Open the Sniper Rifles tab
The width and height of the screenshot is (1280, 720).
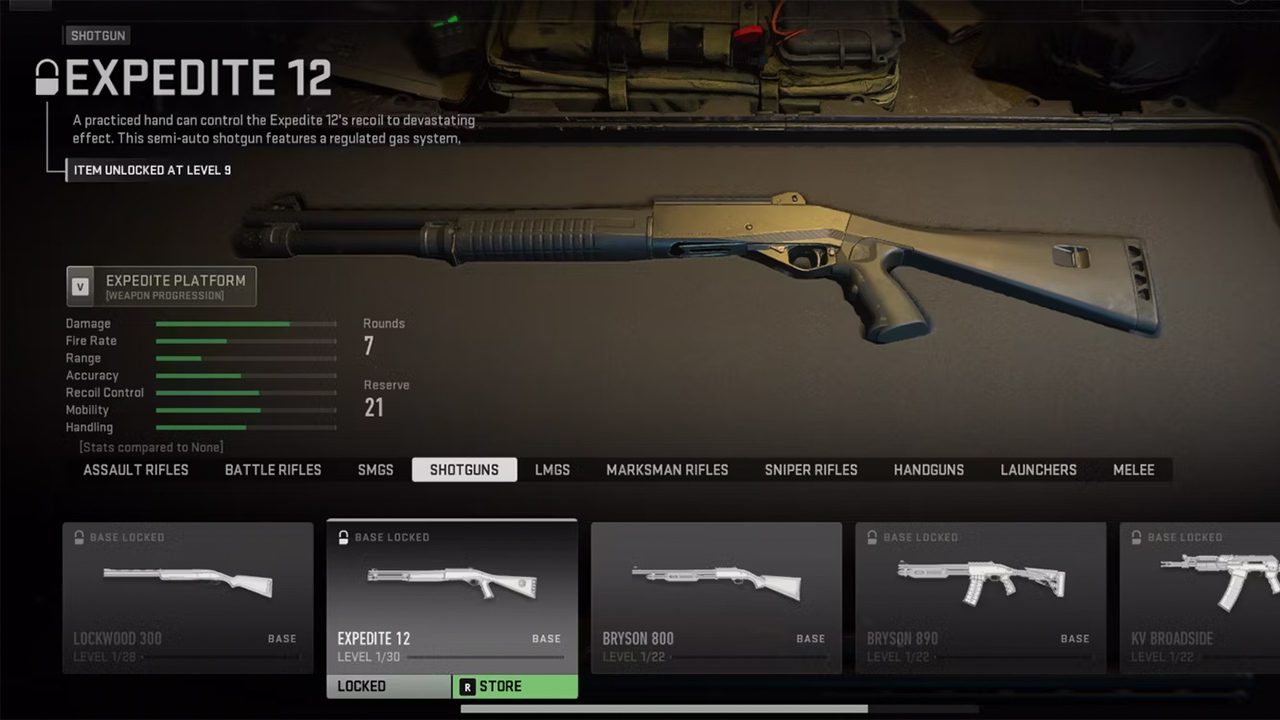[811, 470]
